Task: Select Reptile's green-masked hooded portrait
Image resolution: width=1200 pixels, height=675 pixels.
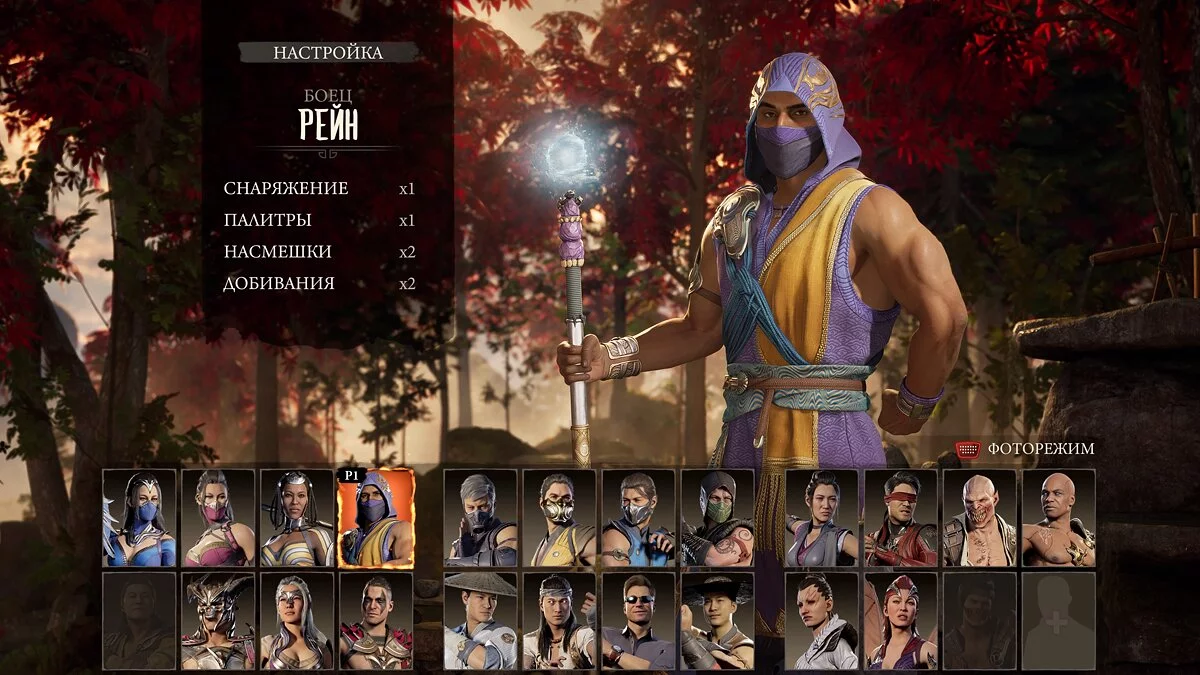Action: [x=717, y=518]
